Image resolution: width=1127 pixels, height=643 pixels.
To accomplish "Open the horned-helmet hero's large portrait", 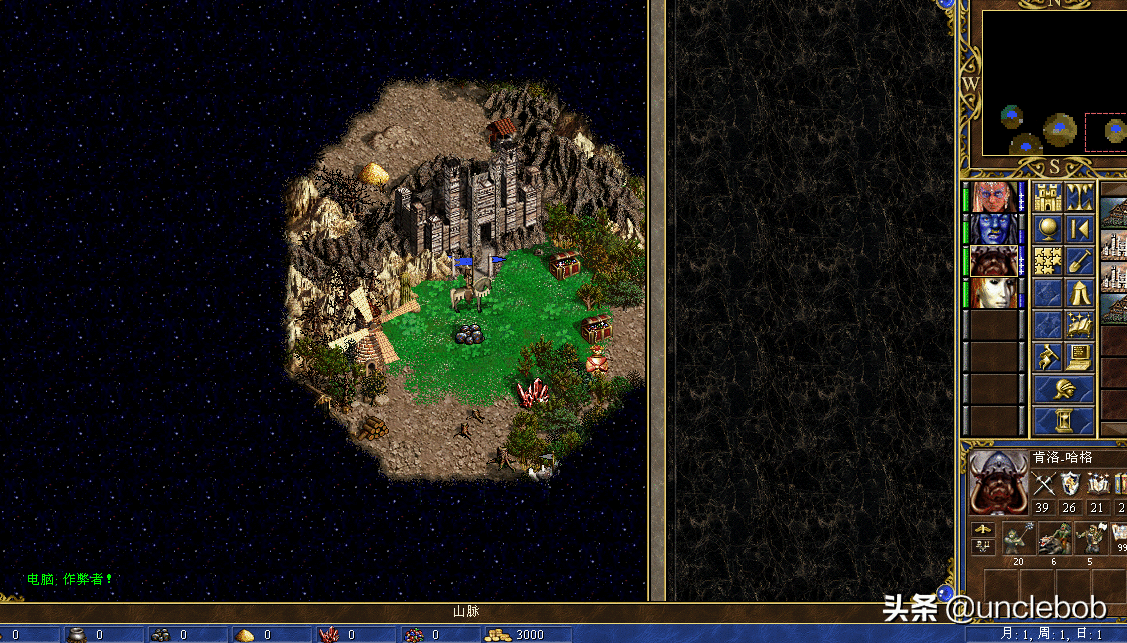I will 998,481.
